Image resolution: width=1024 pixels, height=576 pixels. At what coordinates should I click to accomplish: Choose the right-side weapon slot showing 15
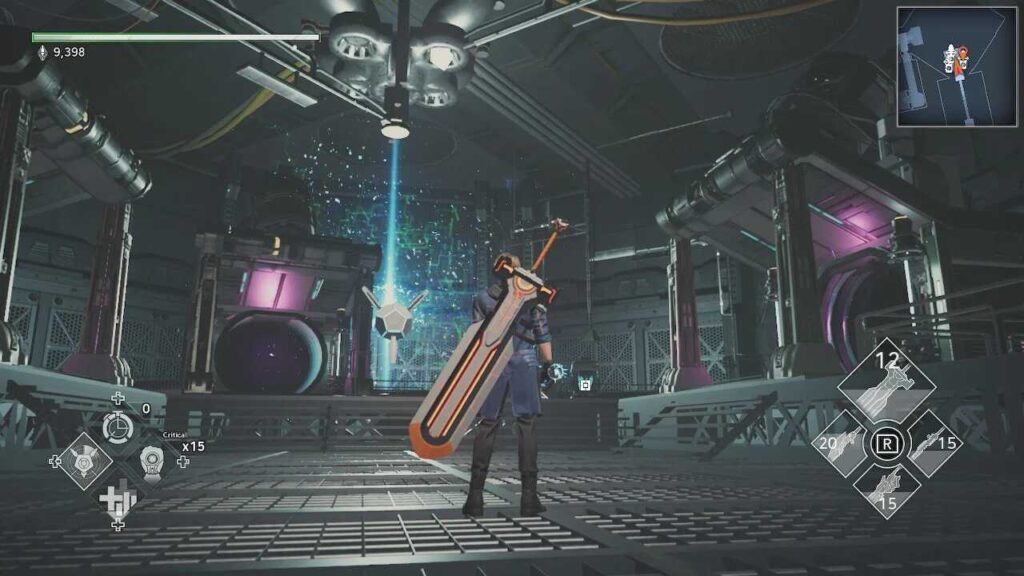click(x=932, y=442)
